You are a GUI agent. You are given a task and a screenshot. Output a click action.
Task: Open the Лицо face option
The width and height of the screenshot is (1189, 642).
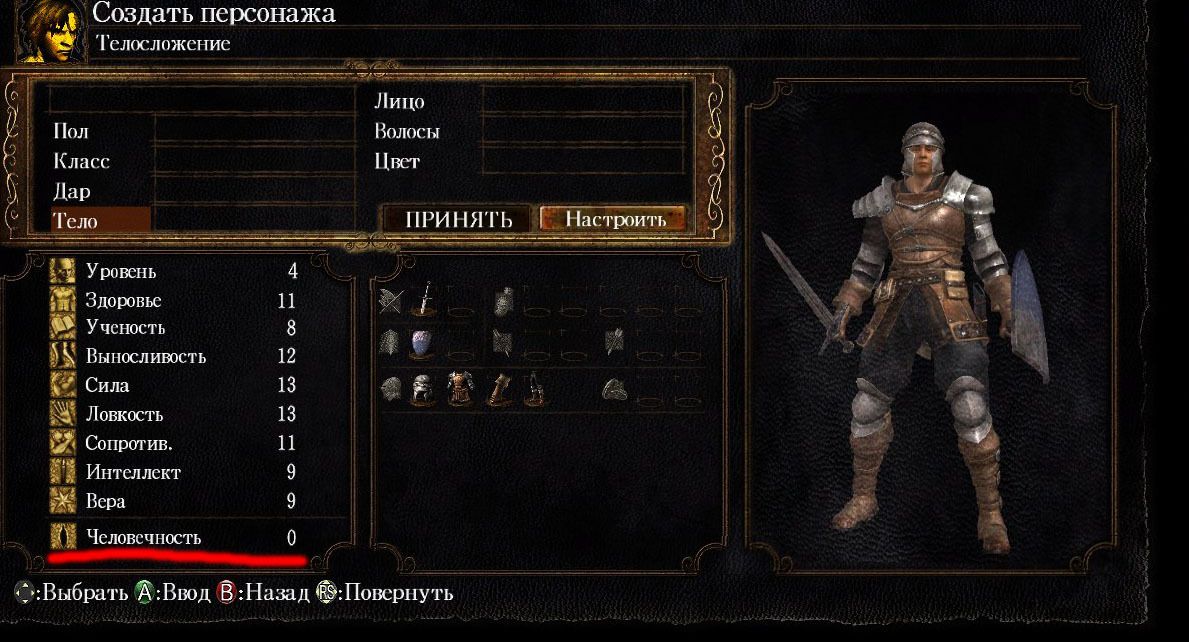399,101
